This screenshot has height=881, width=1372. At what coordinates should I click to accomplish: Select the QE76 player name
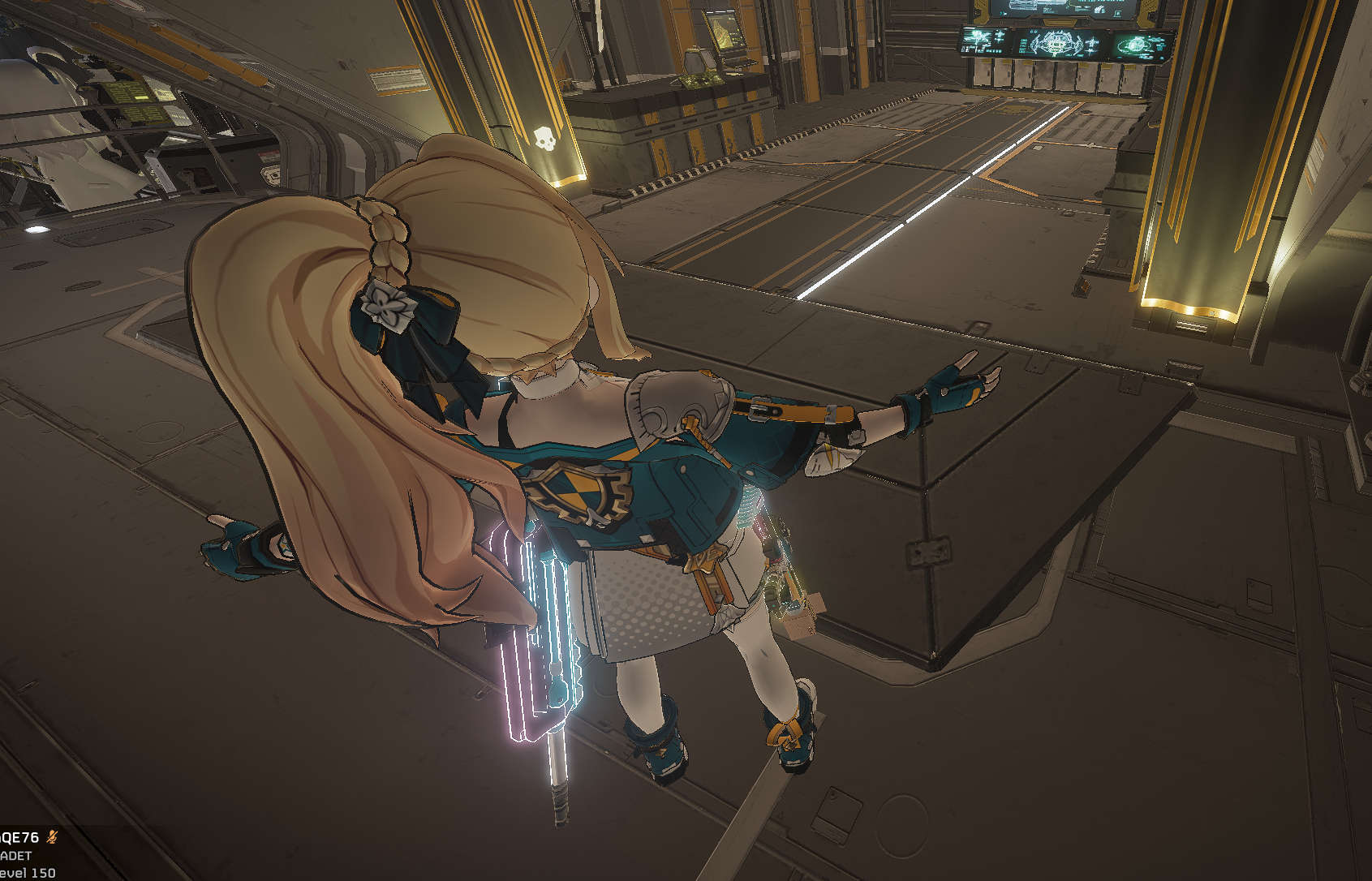pyautogui.click(x=19, y=837)
